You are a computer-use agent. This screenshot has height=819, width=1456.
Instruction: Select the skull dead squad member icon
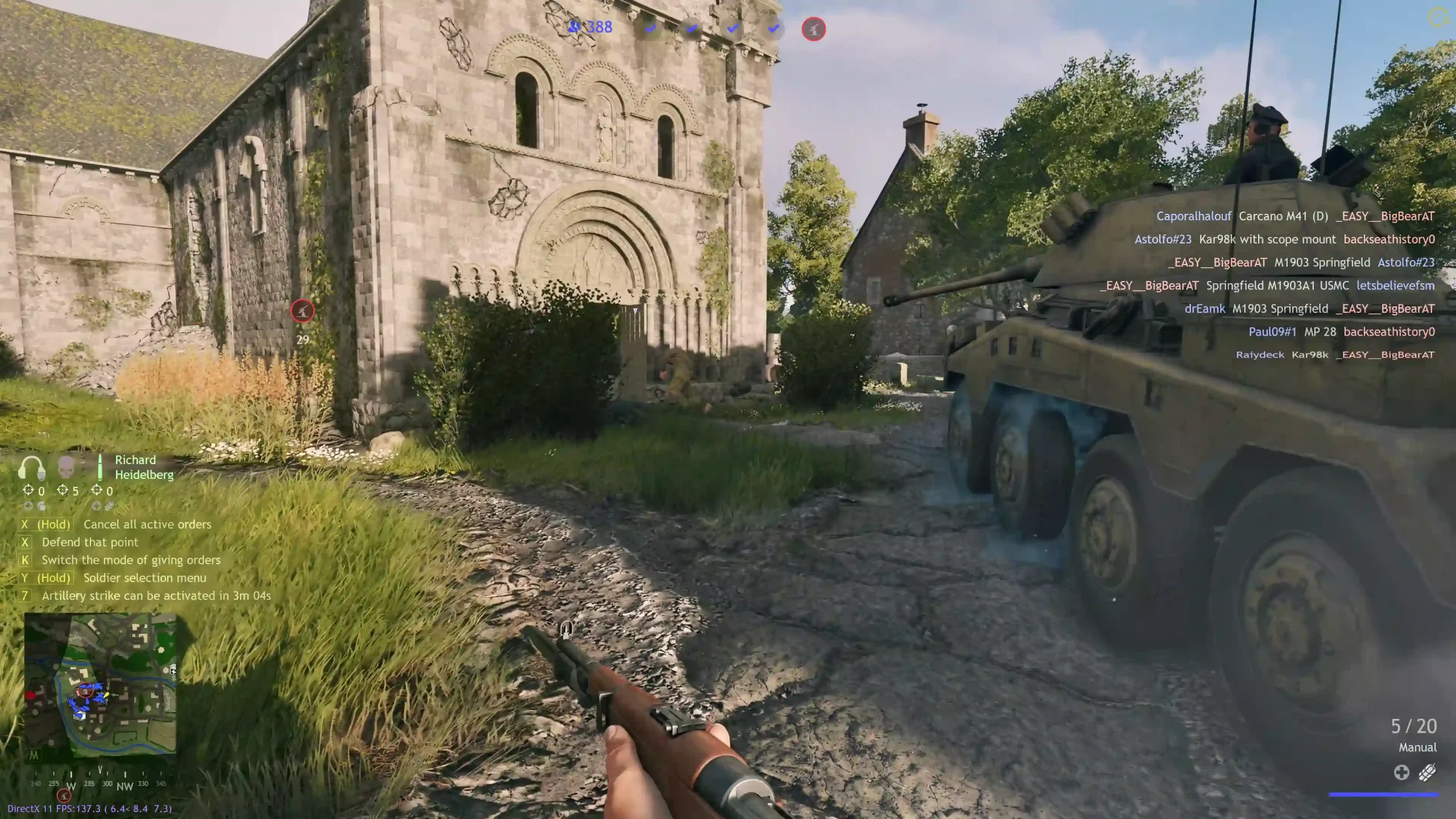click(67, 467)
